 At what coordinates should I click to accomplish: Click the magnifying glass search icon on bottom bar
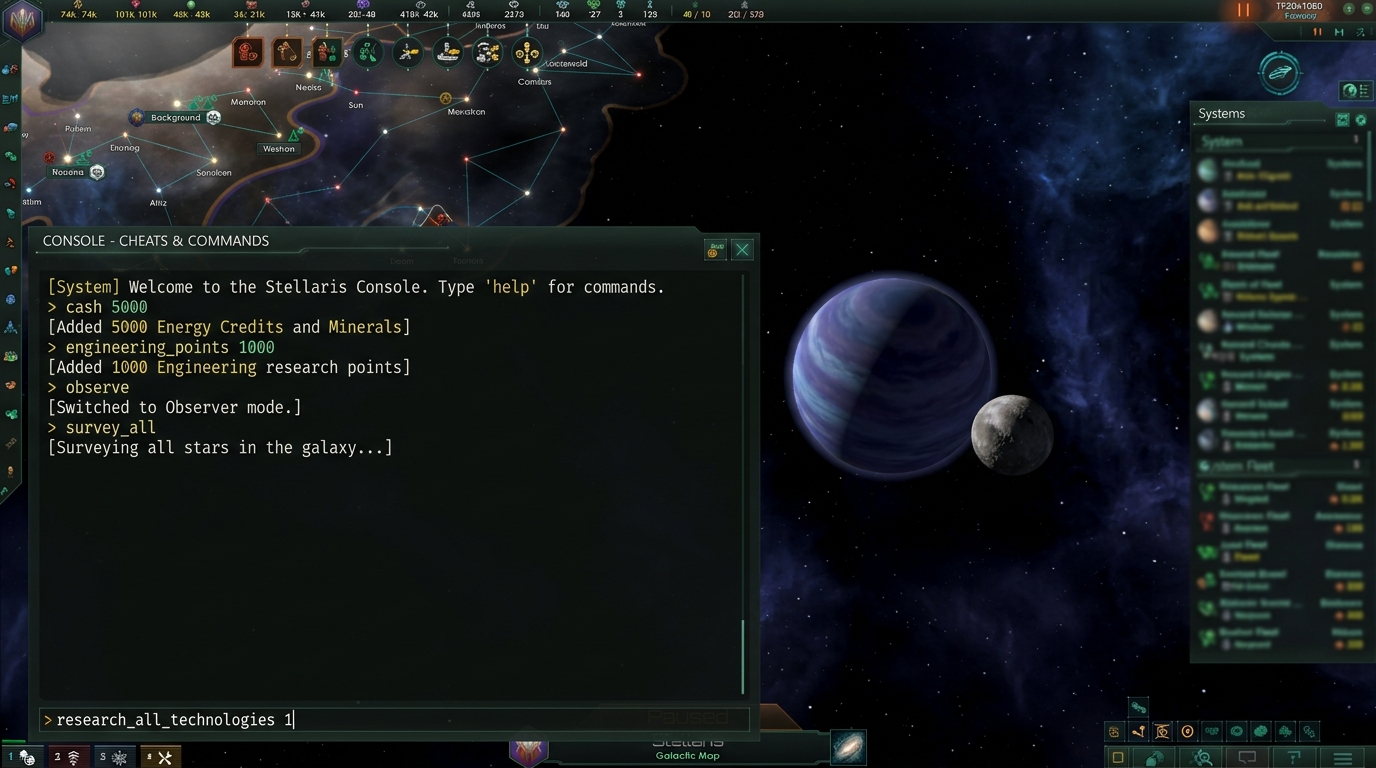click(x=1200, y=758)
